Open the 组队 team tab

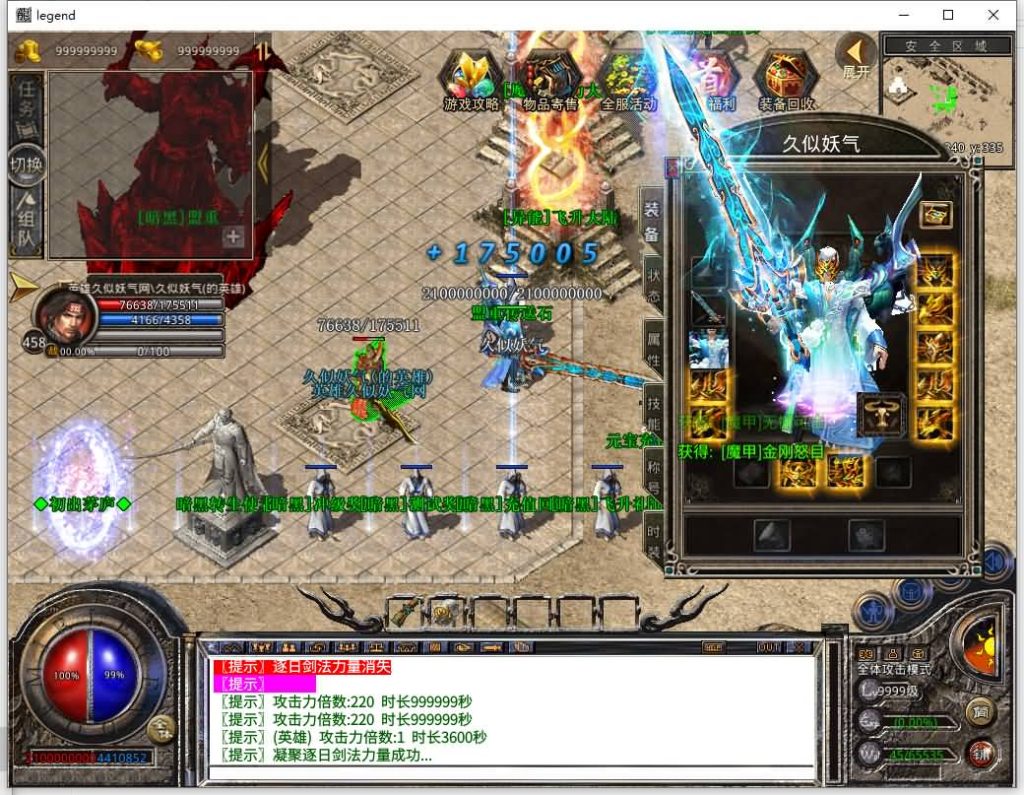tap(27, 223)
